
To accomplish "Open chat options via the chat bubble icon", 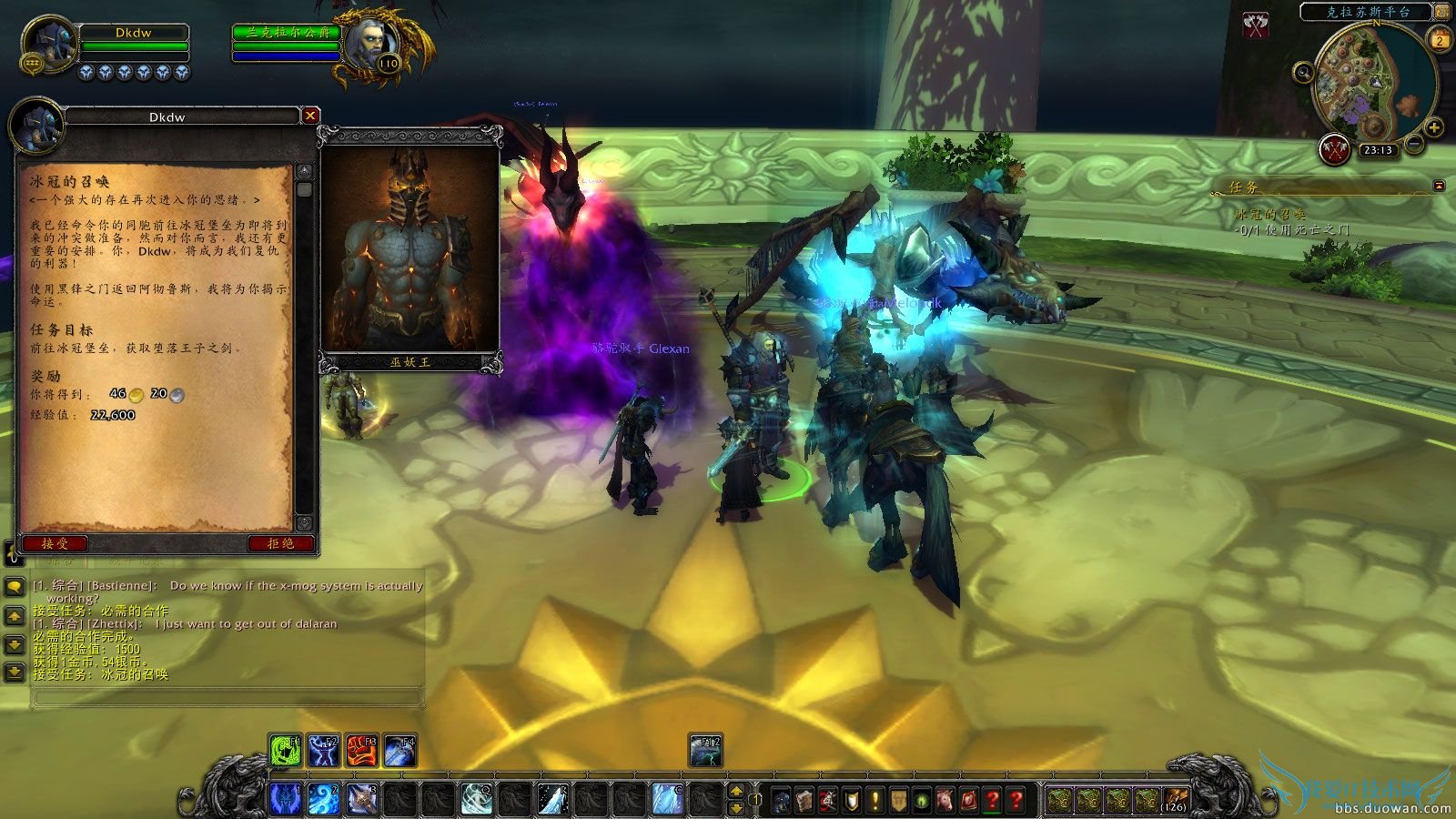I will [x=13, y=587].
